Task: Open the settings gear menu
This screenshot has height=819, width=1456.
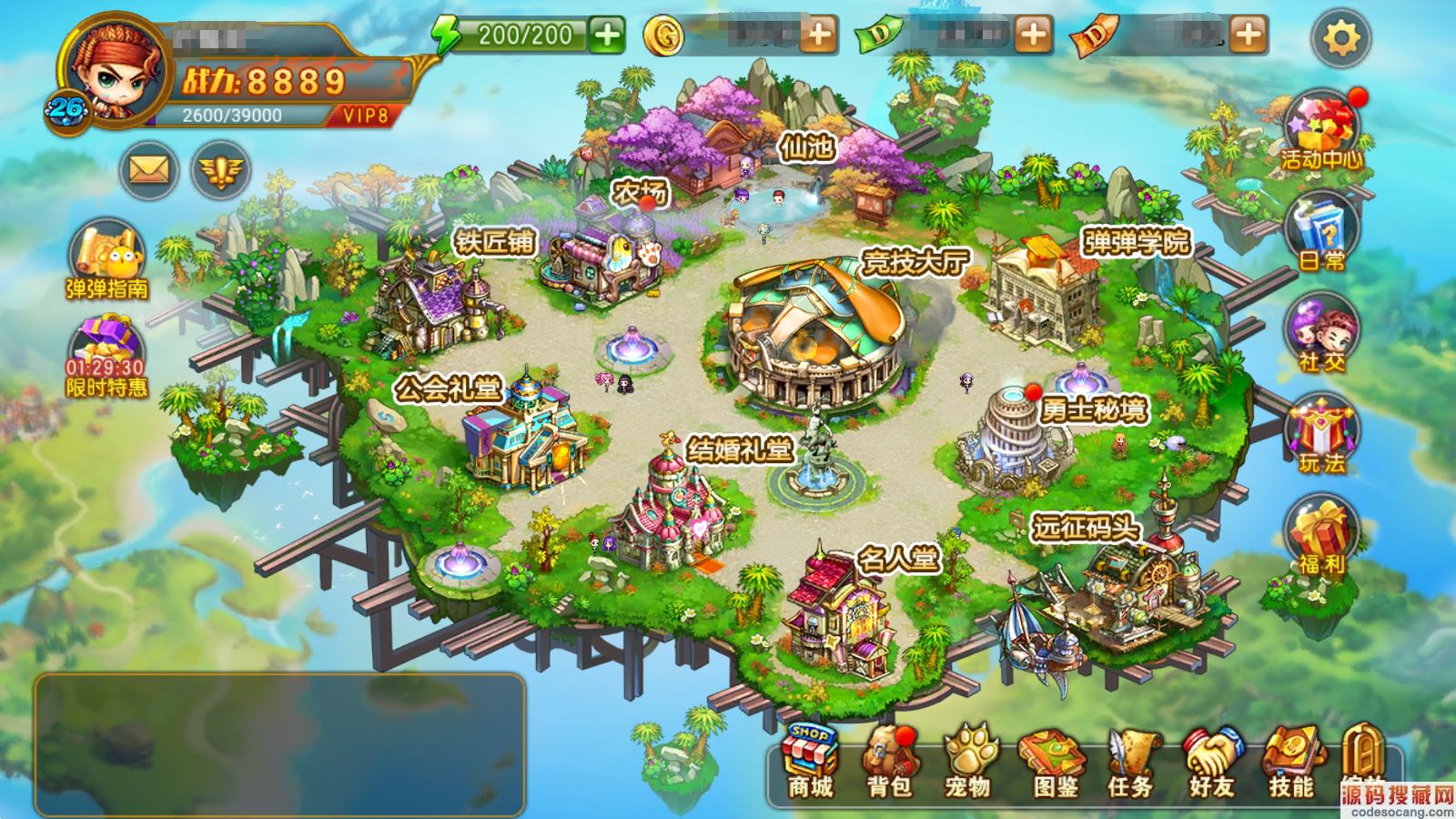Action: [1340, 38]
